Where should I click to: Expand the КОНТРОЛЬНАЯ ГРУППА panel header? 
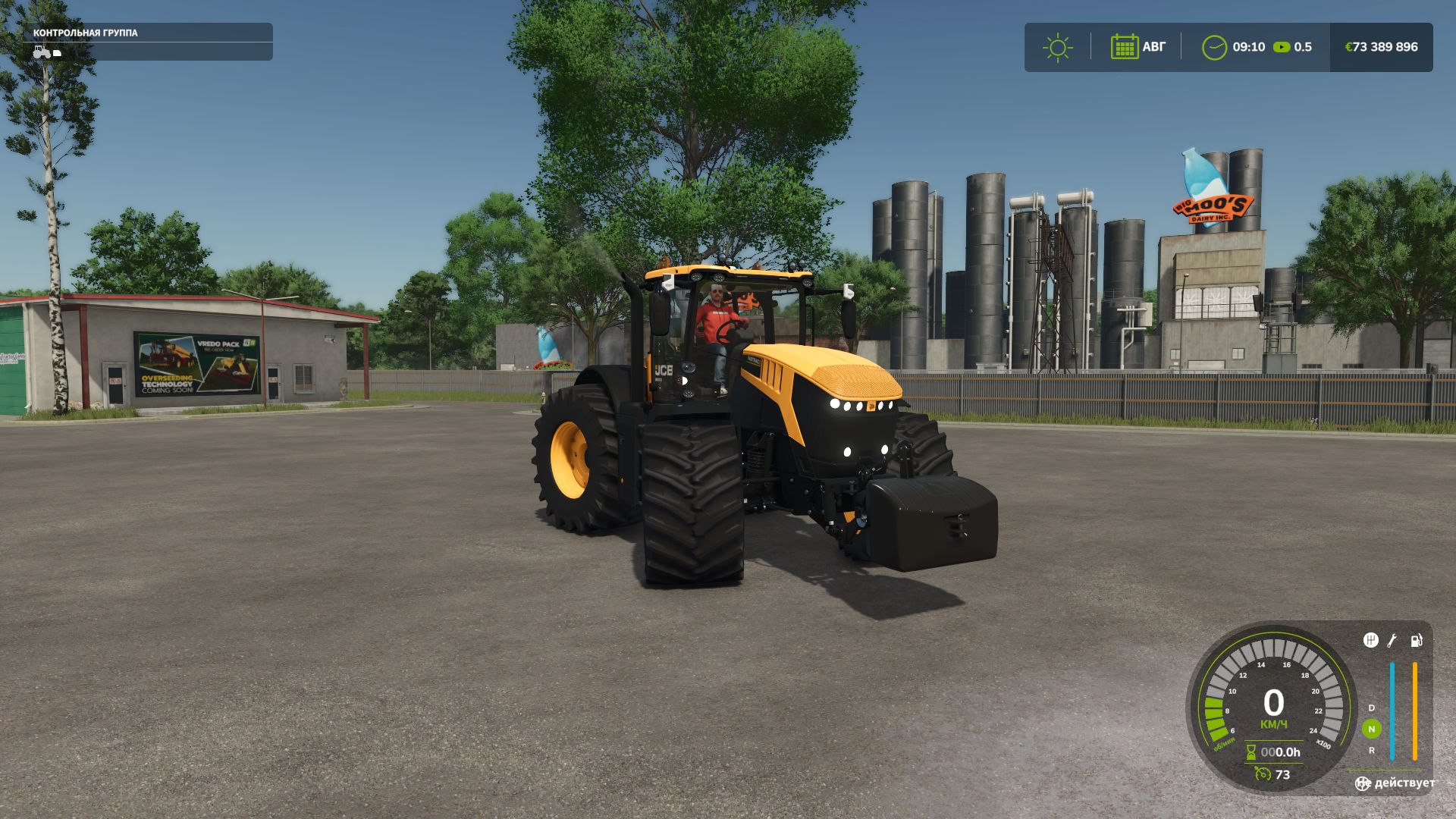click(x=85, y=33)
